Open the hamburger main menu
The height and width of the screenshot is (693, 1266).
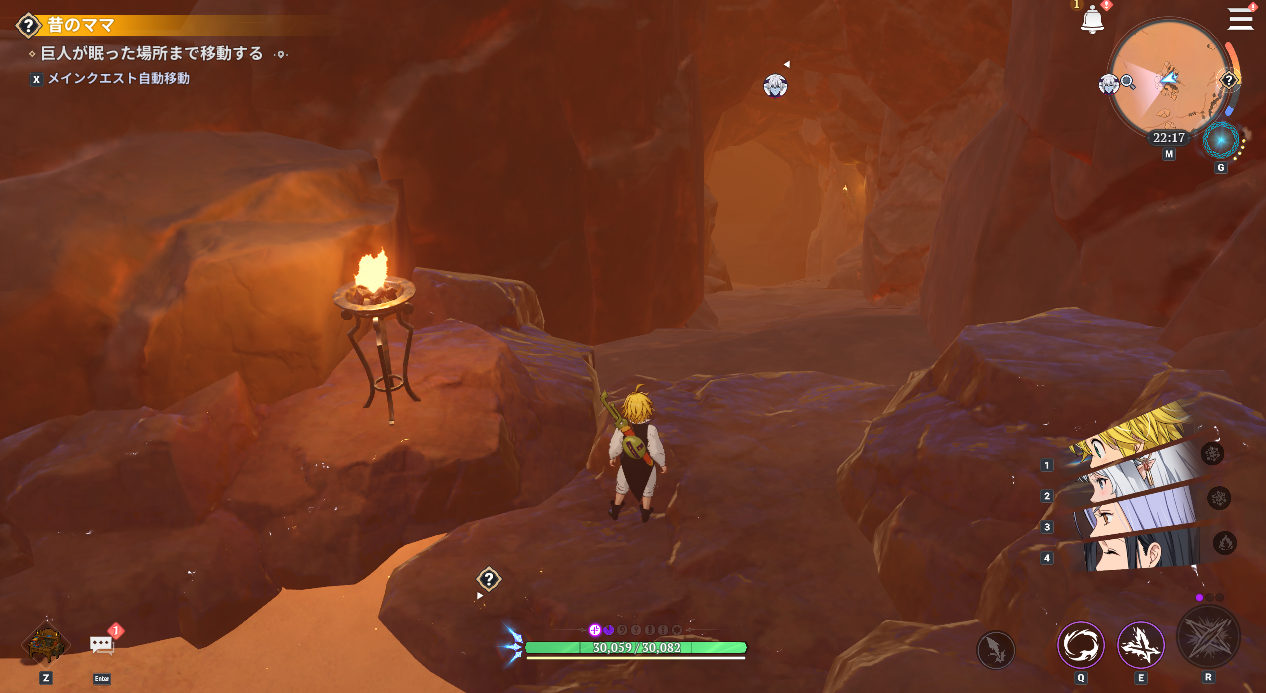click(x=1240, y=18)
